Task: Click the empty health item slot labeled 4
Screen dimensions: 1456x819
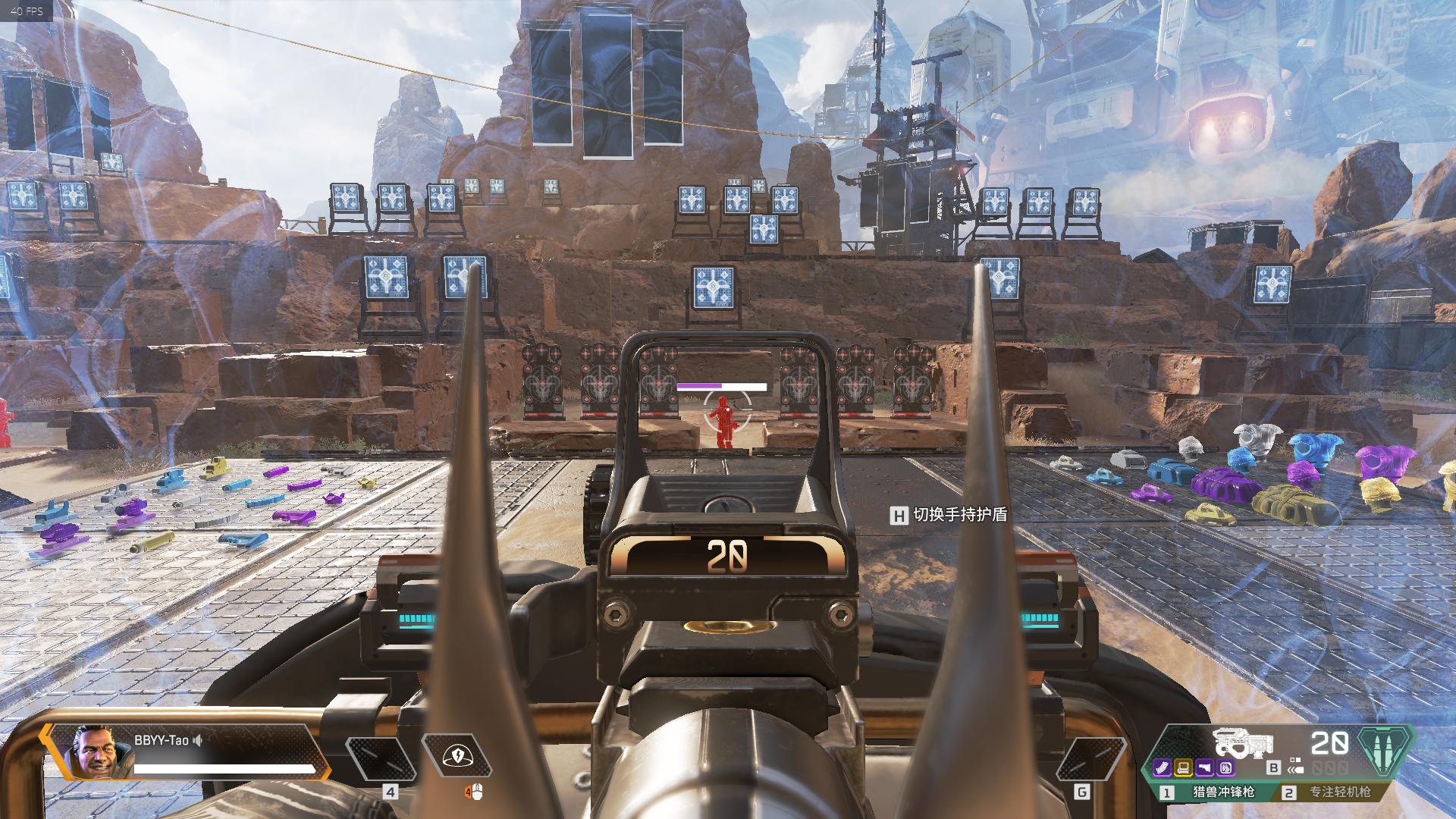Action: click(381, 758)
